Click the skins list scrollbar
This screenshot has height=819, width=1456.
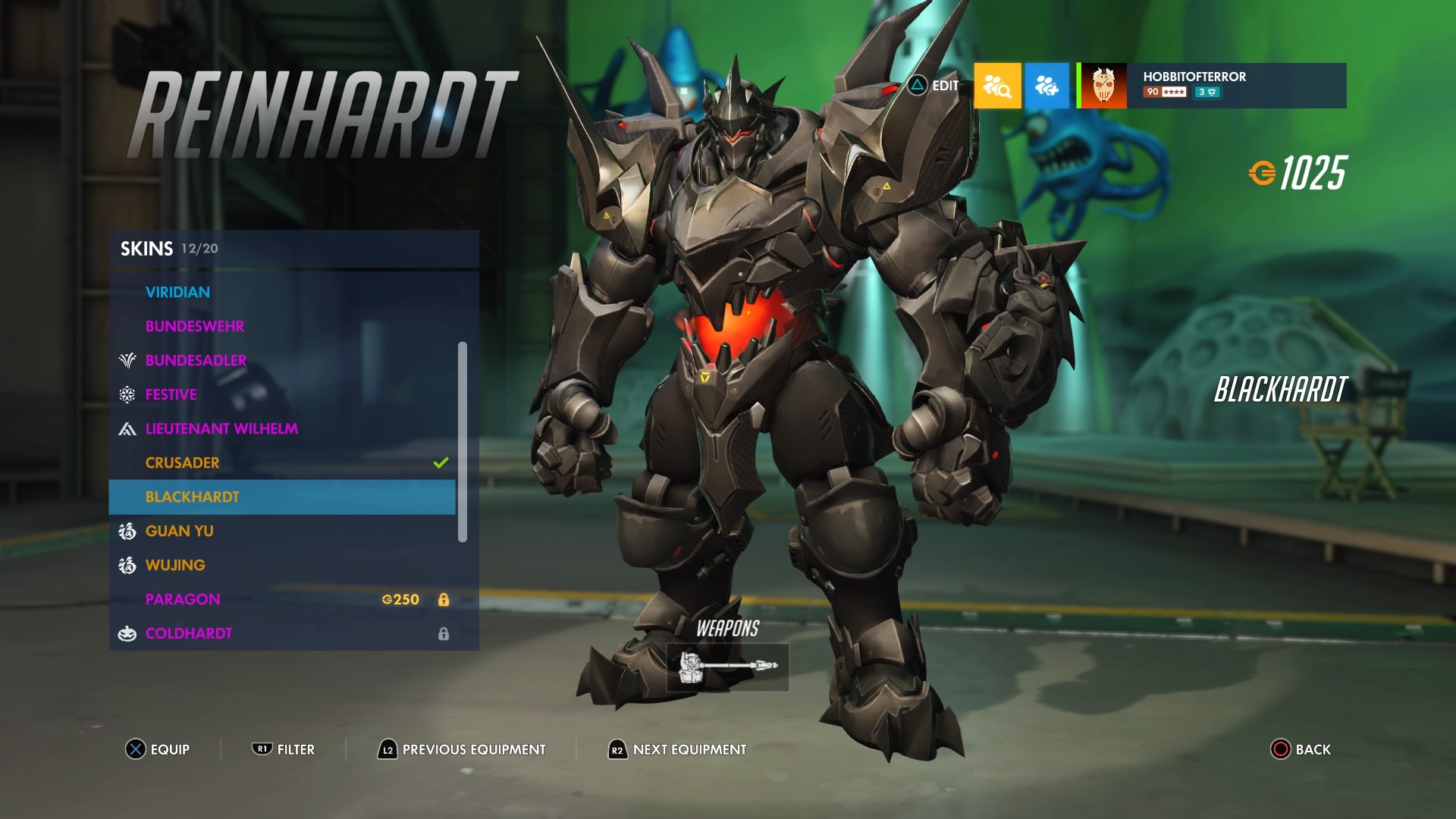[x=463, y=441]
